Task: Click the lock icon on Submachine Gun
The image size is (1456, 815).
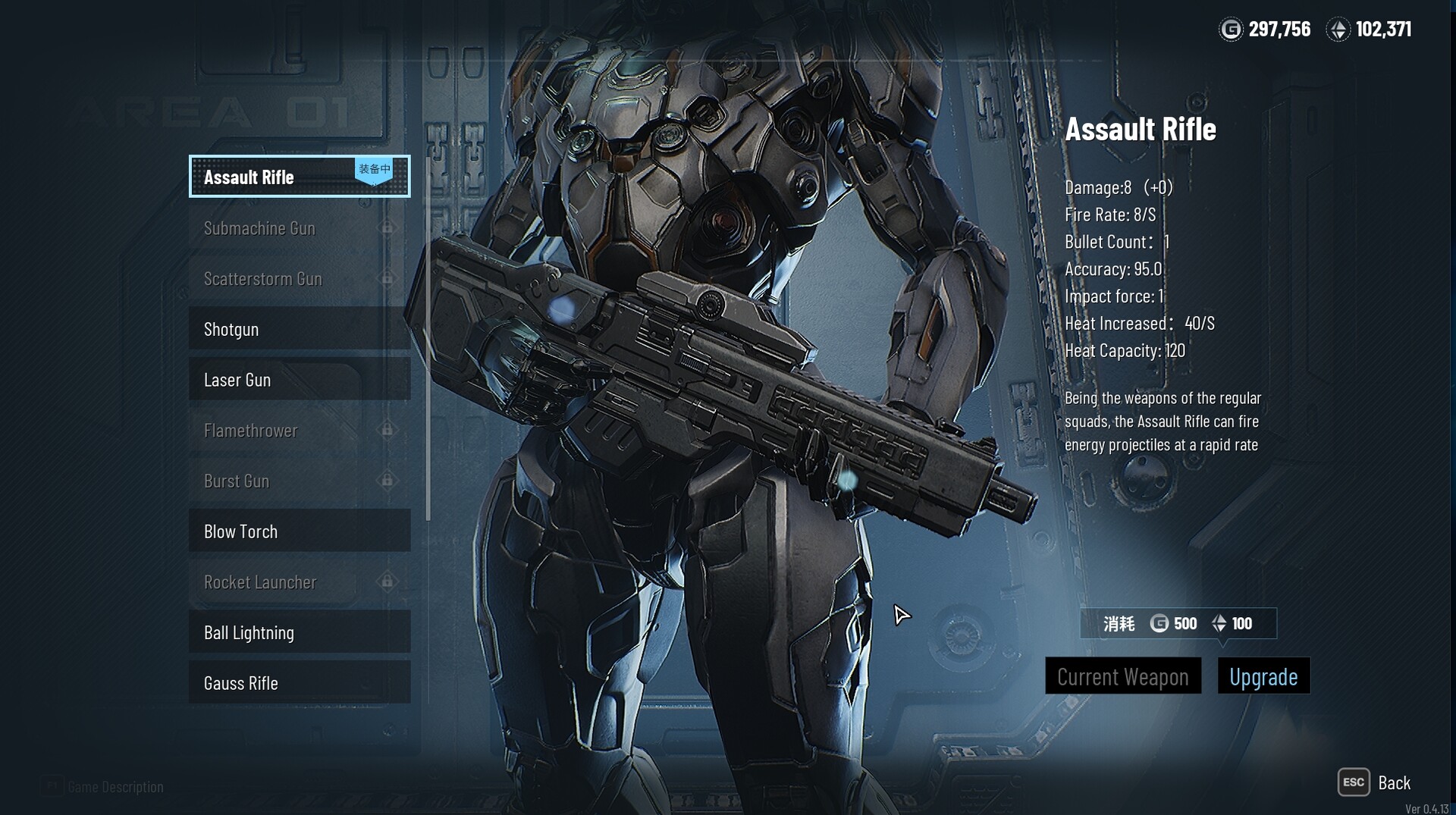Action: pyautogui.click(x=388, y=227)
